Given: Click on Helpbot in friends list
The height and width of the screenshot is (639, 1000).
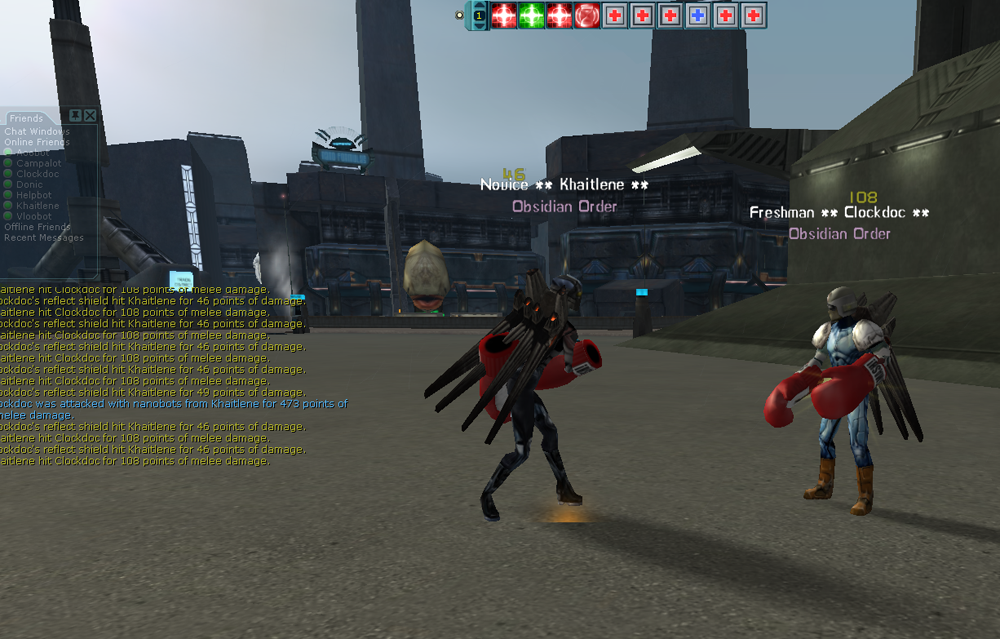Looking at the screenshot, I should pos(34,195).
